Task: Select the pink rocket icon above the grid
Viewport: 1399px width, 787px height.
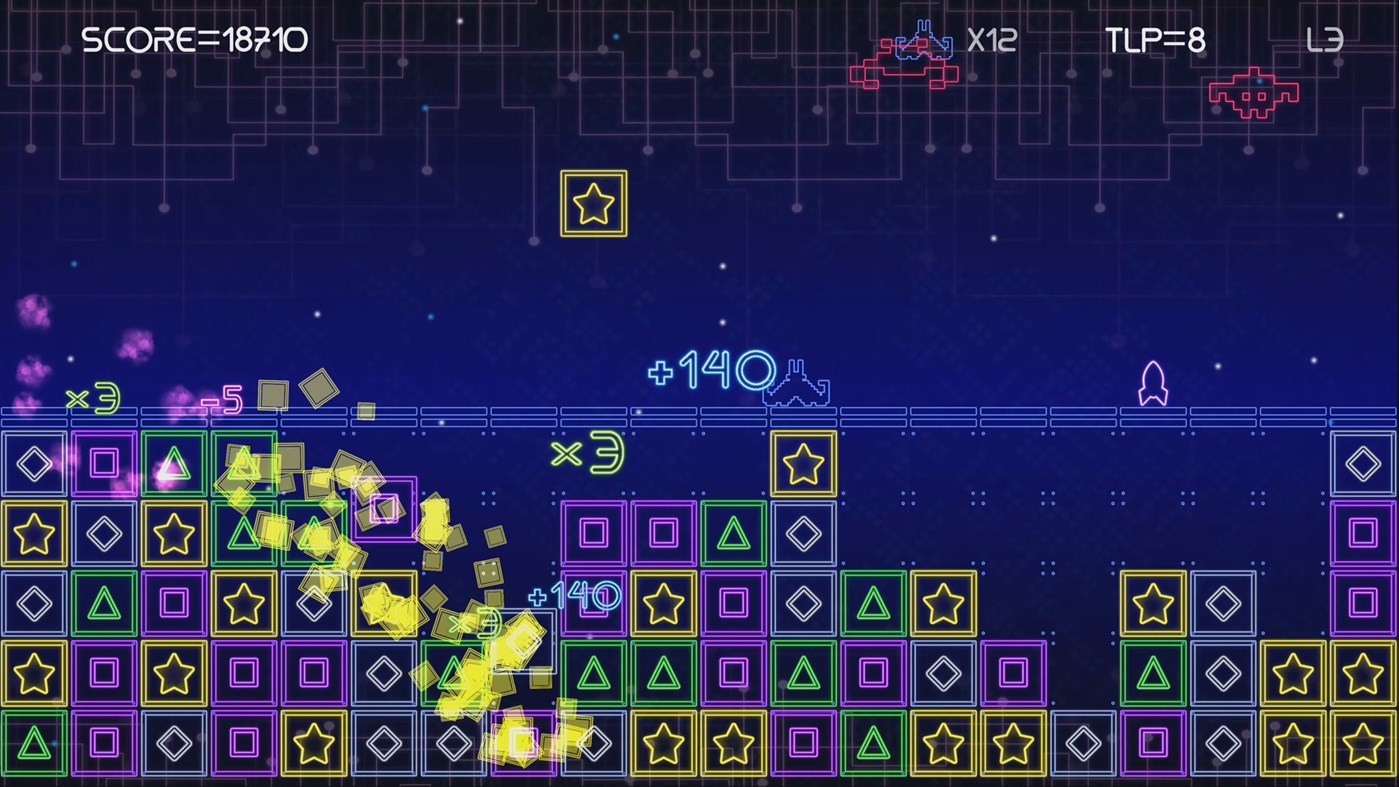Action: coord(1153,382)
